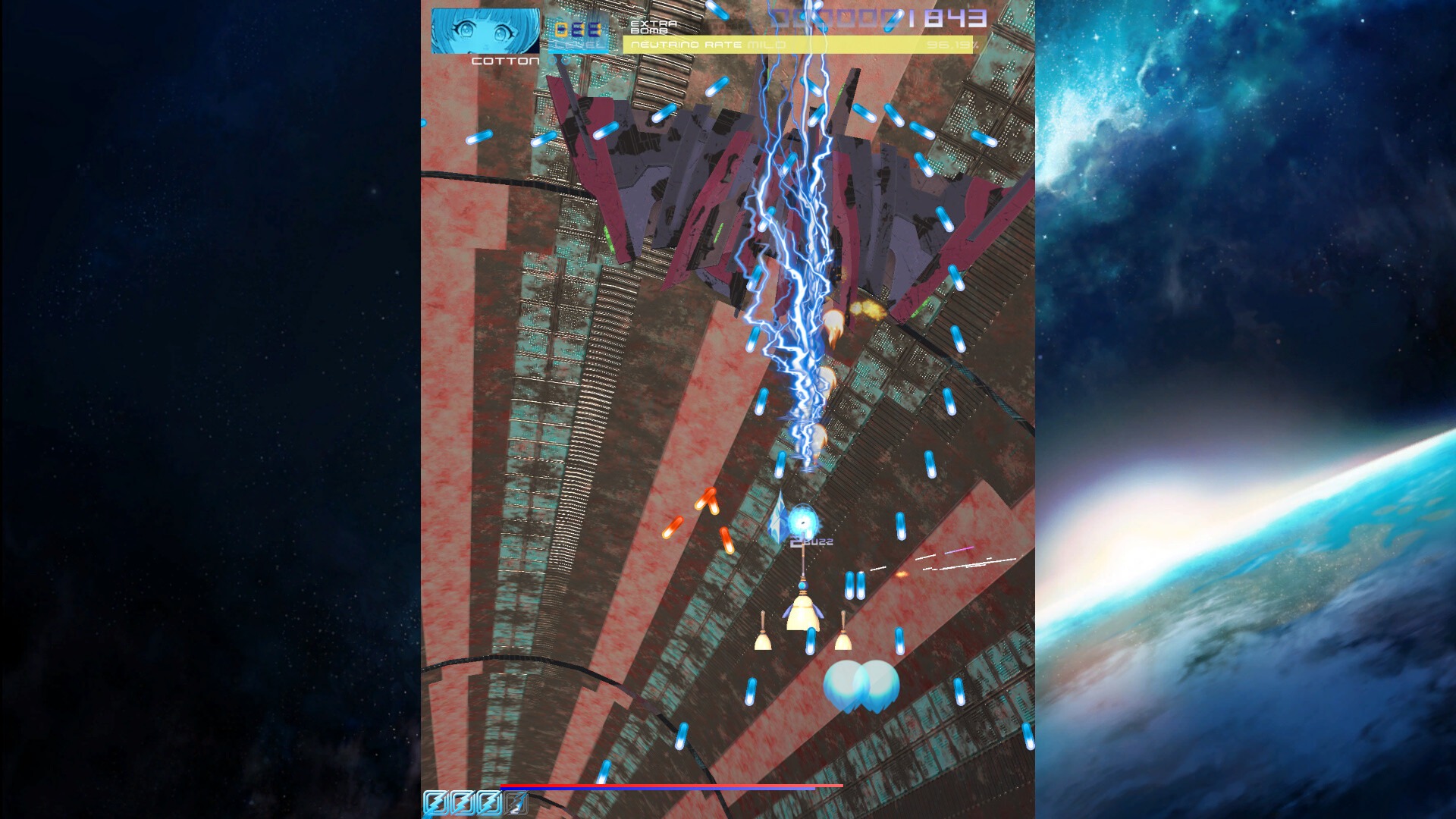Select the greyed-out lightning bomb icon
Viewport: 1456px width, 819px height.
click(x=516, y=802)
